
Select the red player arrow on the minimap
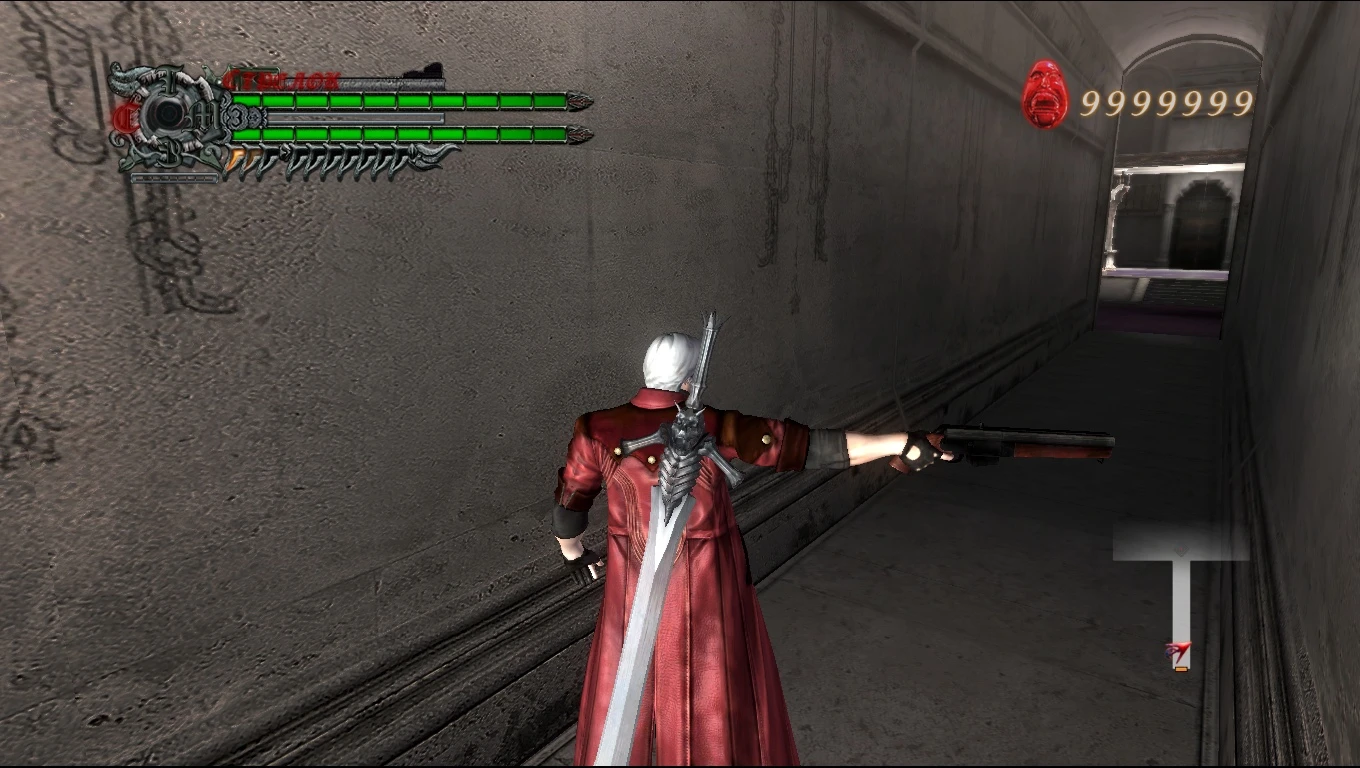tap(1178, 650)
